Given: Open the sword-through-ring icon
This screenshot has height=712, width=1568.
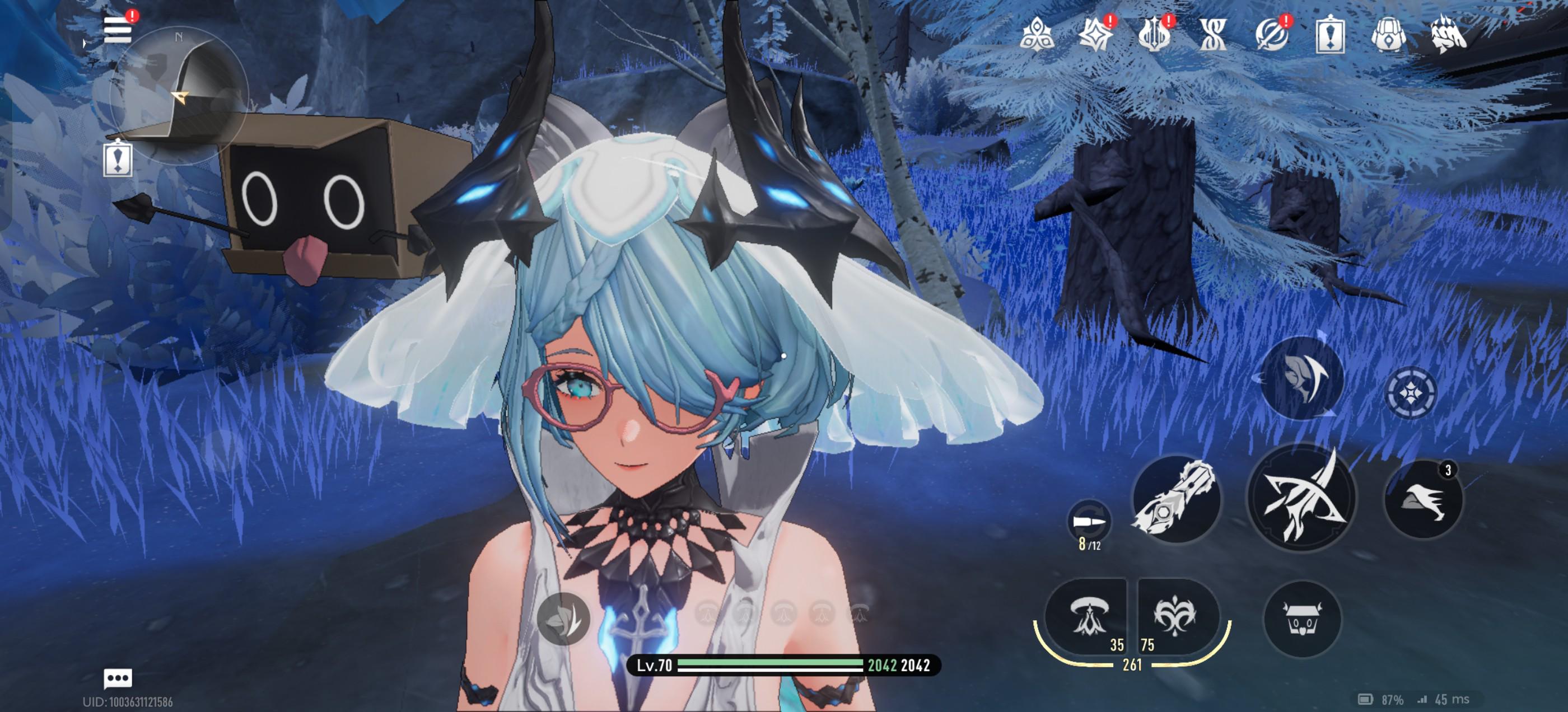Looking at the screenshot, I should [x=1272, y=34].
